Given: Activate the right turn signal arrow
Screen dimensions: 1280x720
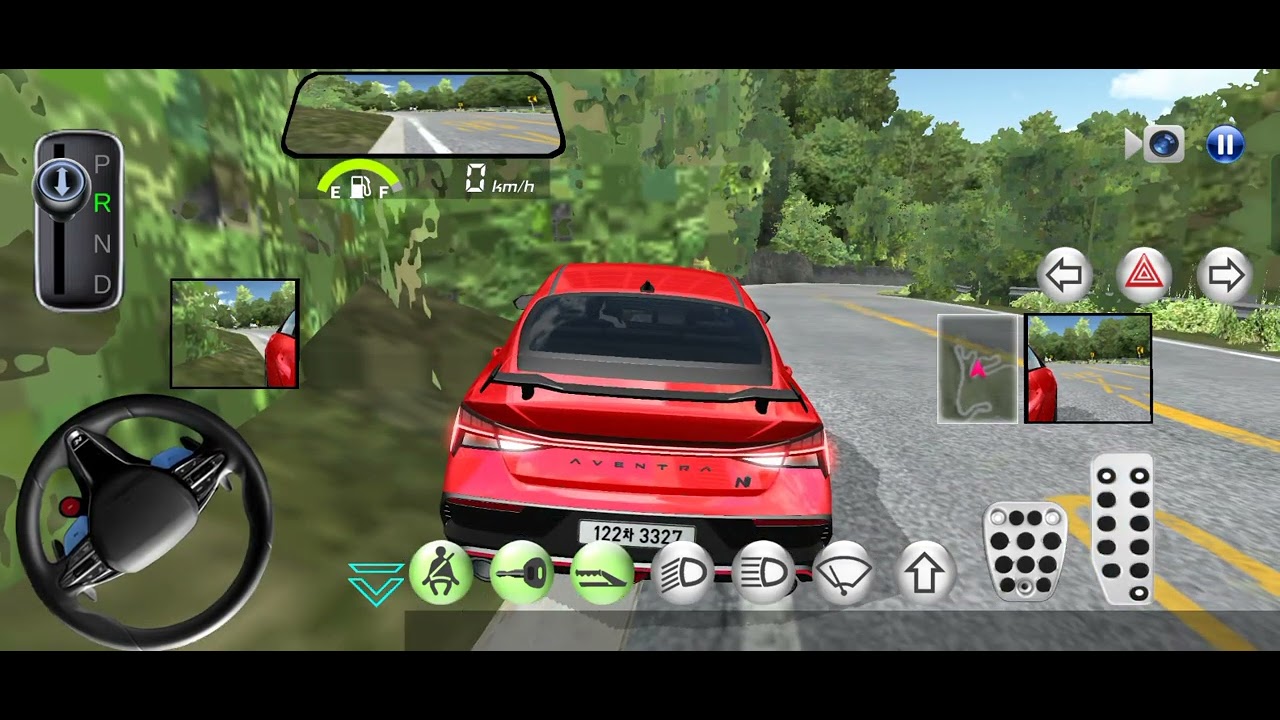Looking at the screenshot, I should (x=1224, y=275).
